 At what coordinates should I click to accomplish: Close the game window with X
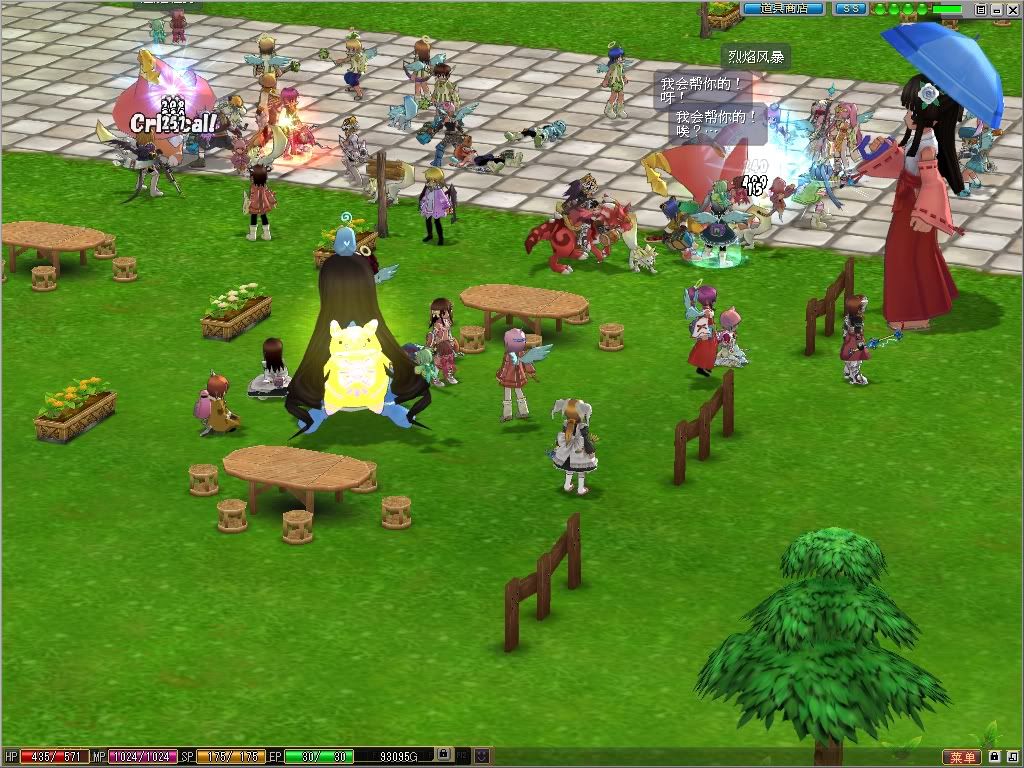coord(1013,9)
